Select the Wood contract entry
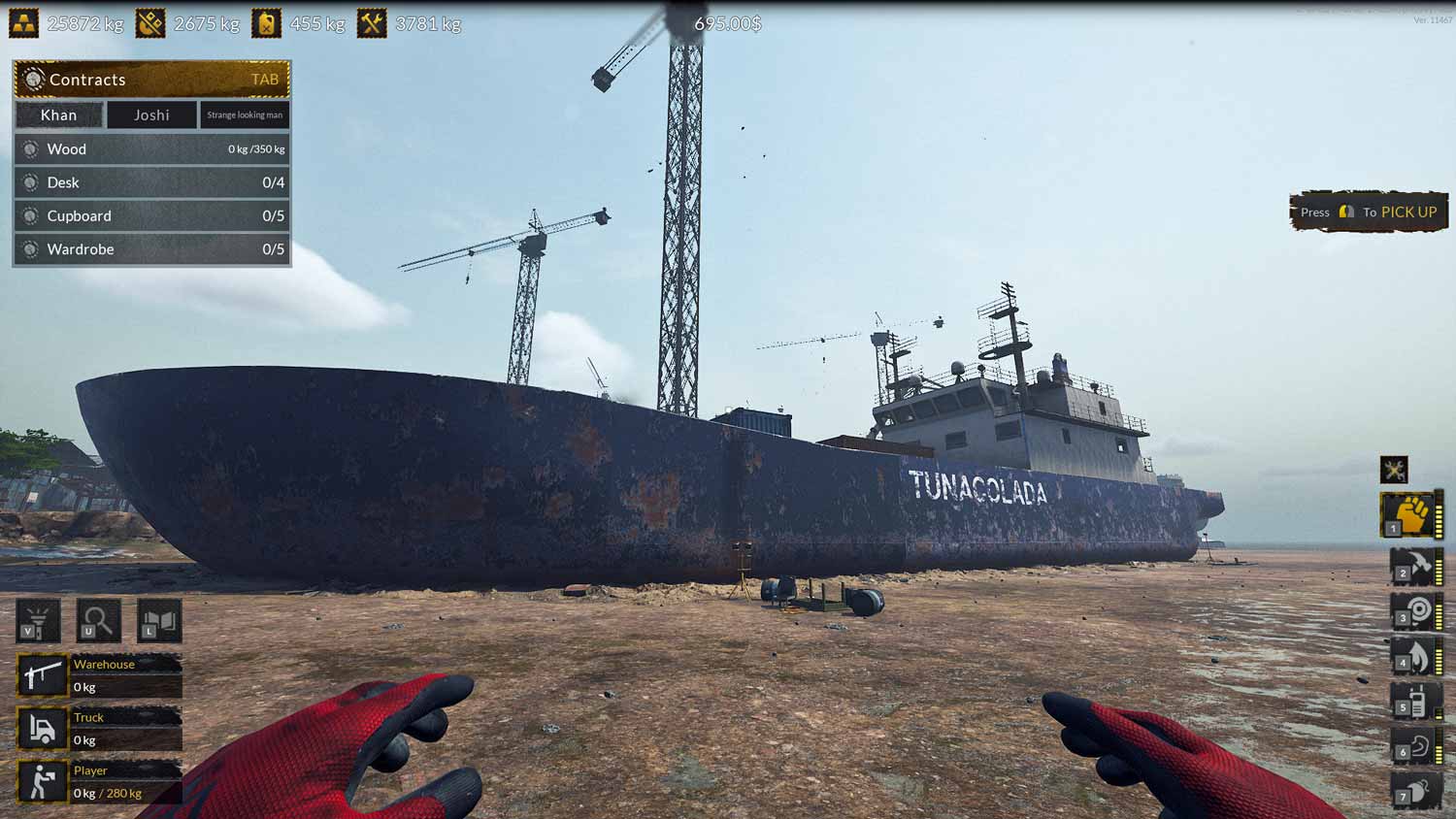 coord(150,148)
